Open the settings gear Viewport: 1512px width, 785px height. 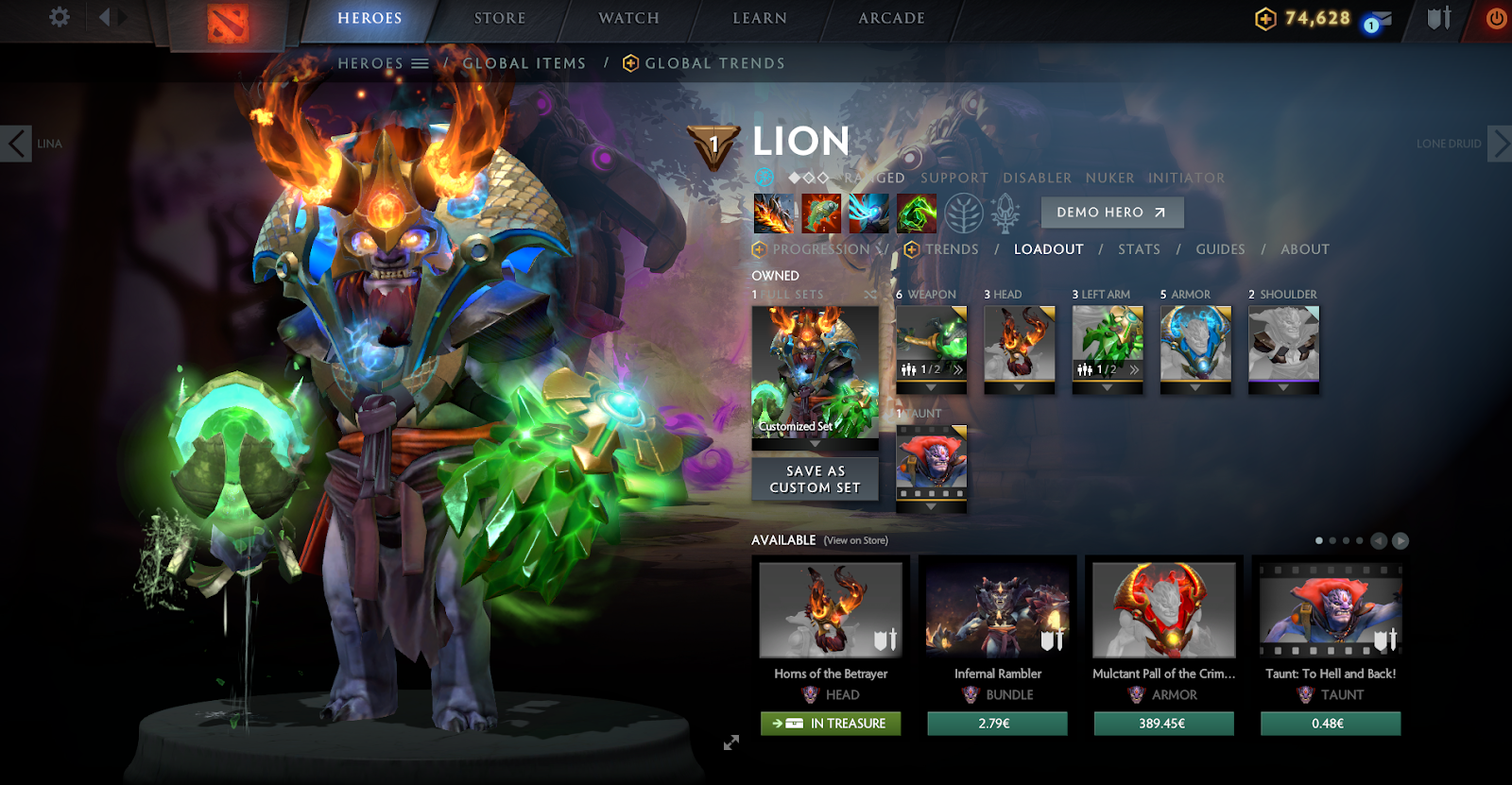(60, 17)
